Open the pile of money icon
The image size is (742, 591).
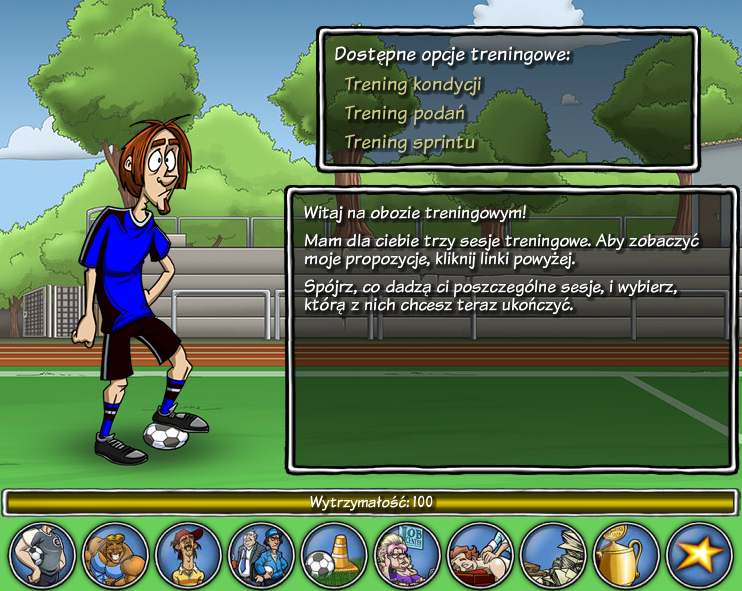(x=554, y=556)
